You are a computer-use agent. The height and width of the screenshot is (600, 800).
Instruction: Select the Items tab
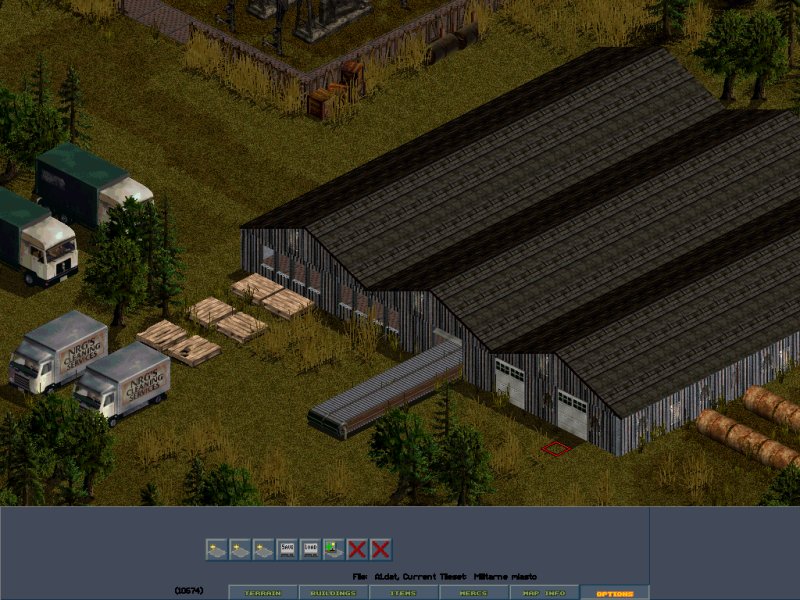tap(403, 593)
